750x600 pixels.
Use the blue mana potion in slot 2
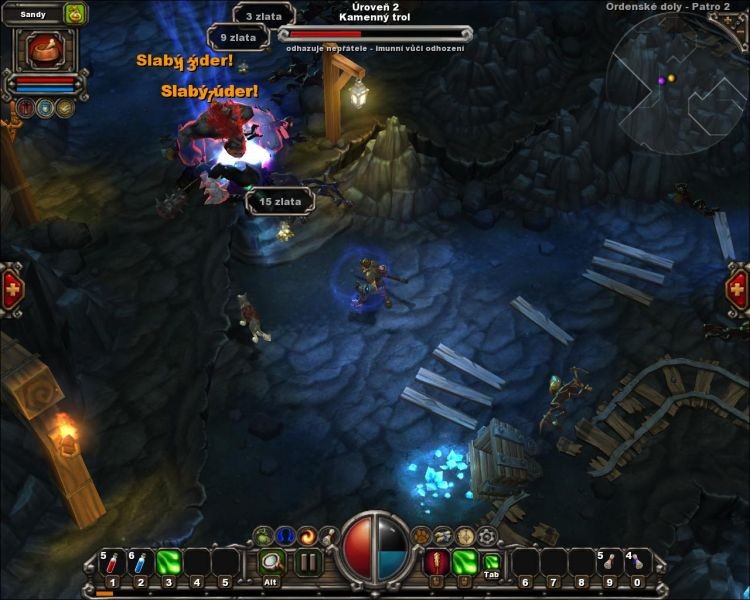tap(141, 563)
